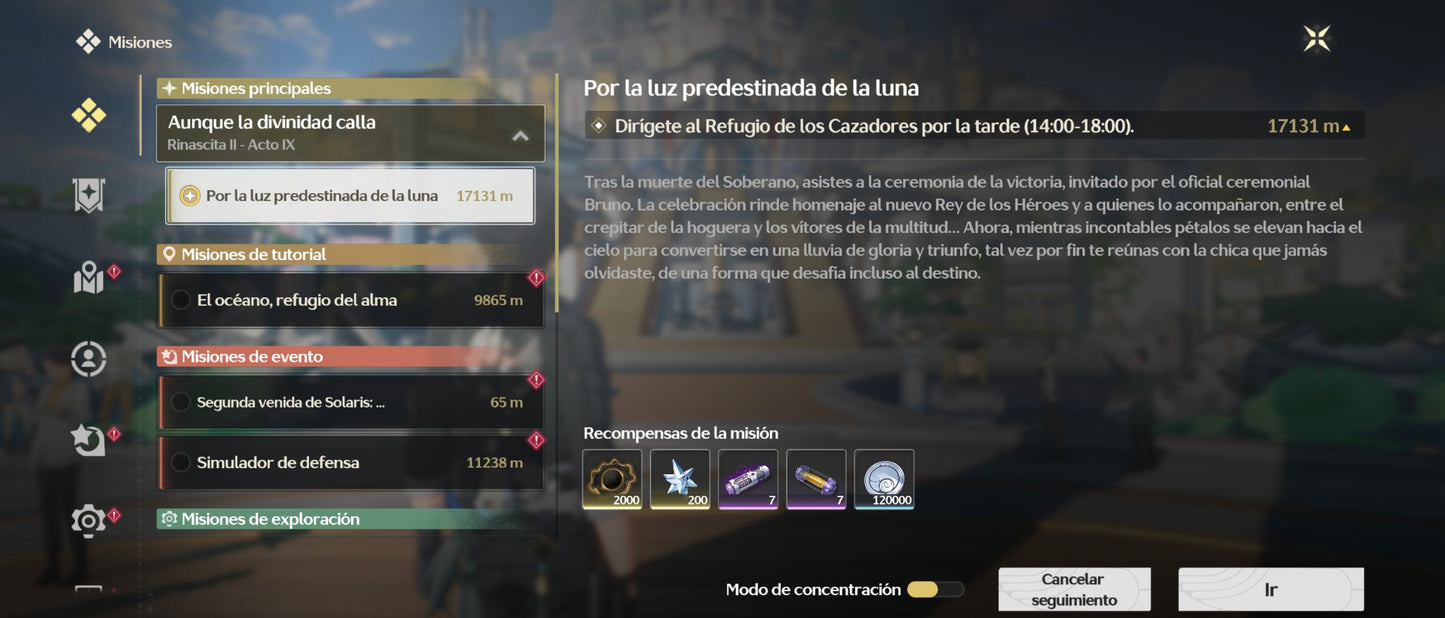The image size is (1445, 618).
Task: Select the "Misiones de exploración" section header
Action: 340,519
